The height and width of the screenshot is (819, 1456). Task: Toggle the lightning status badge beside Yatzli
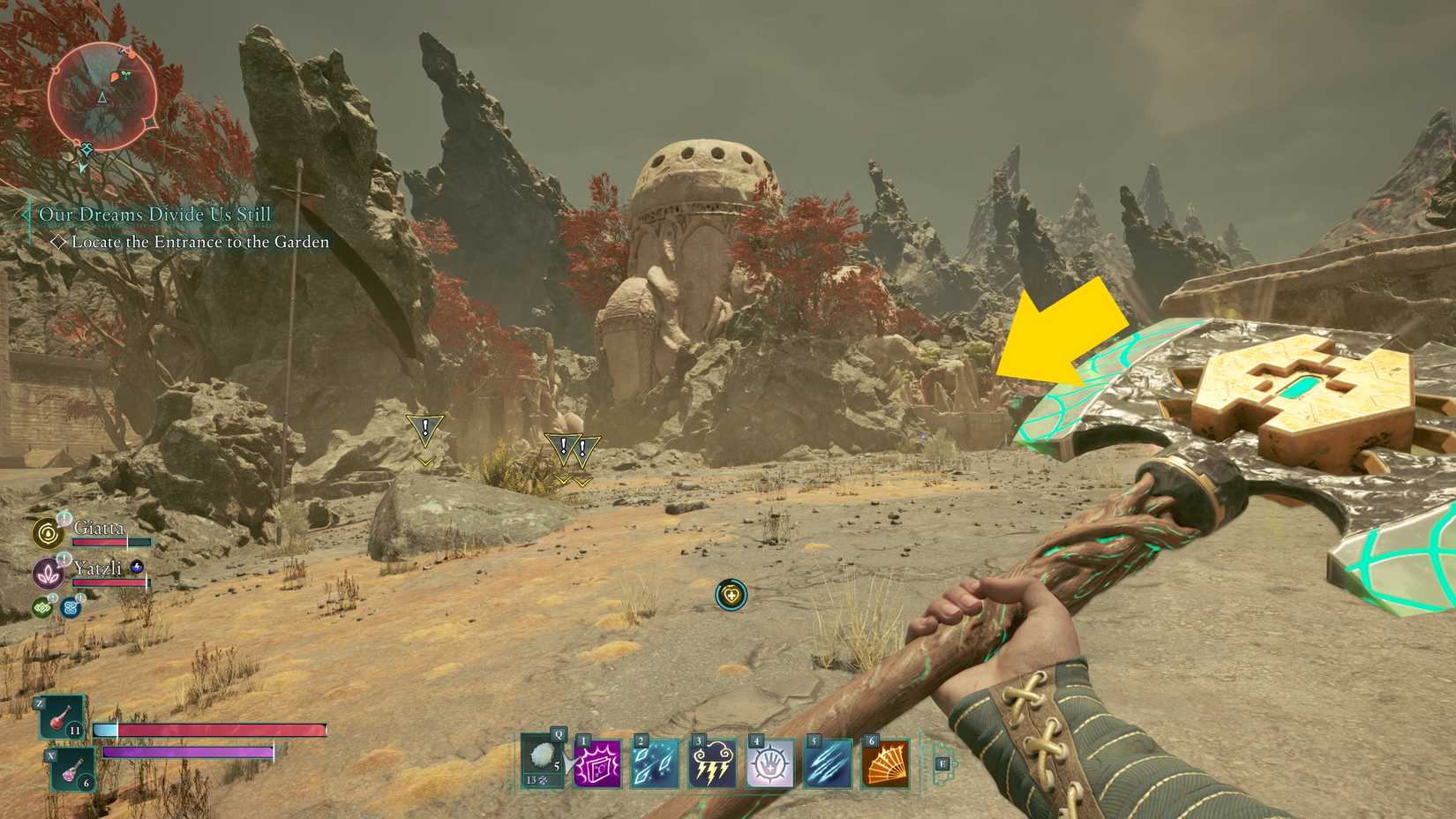[137, 567]
